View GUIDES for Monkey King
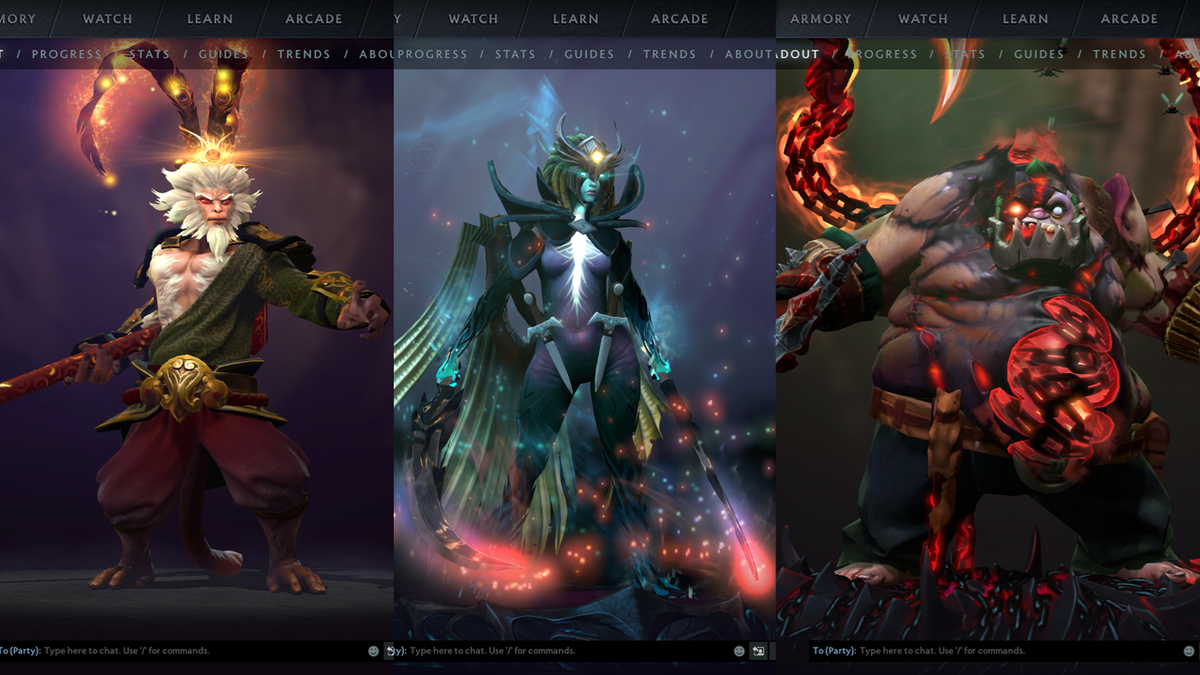Viewport: 1200px width, 675px height. [224, 54]
